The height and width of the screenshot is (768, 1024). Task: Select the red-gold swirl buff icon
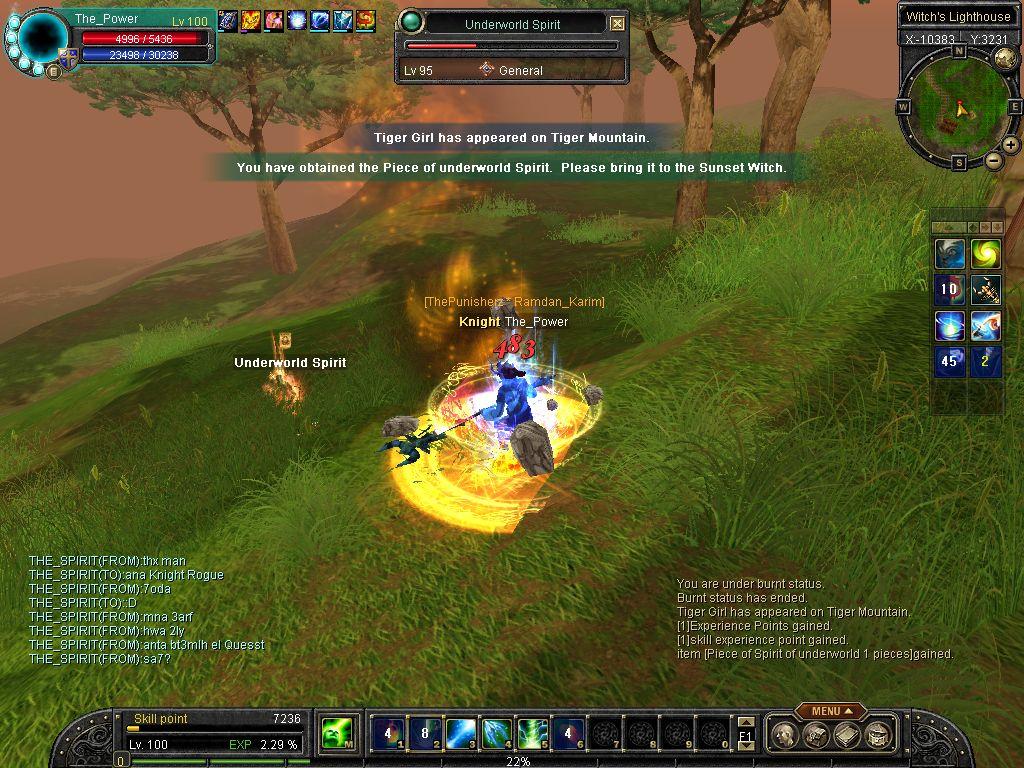click(x=366, y=19)
